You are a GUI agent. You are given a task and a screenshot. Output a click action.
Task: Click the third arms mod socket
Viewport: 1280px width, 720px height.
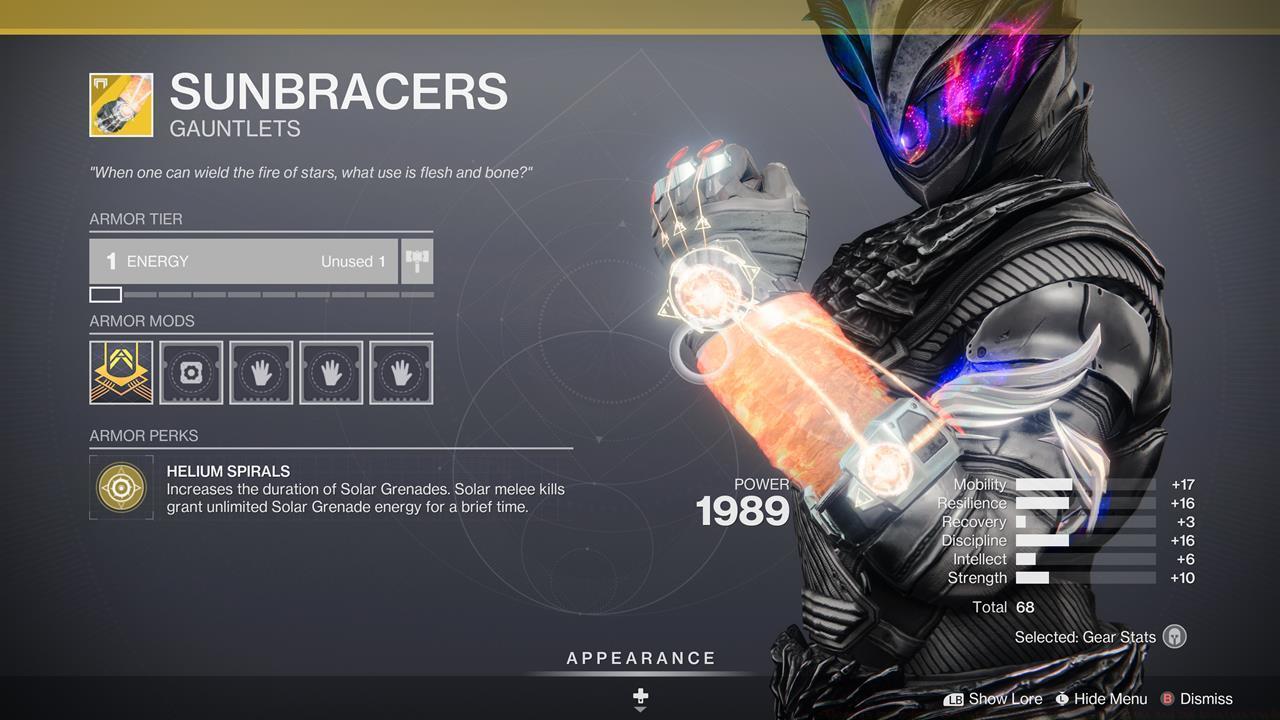point(400,373)
